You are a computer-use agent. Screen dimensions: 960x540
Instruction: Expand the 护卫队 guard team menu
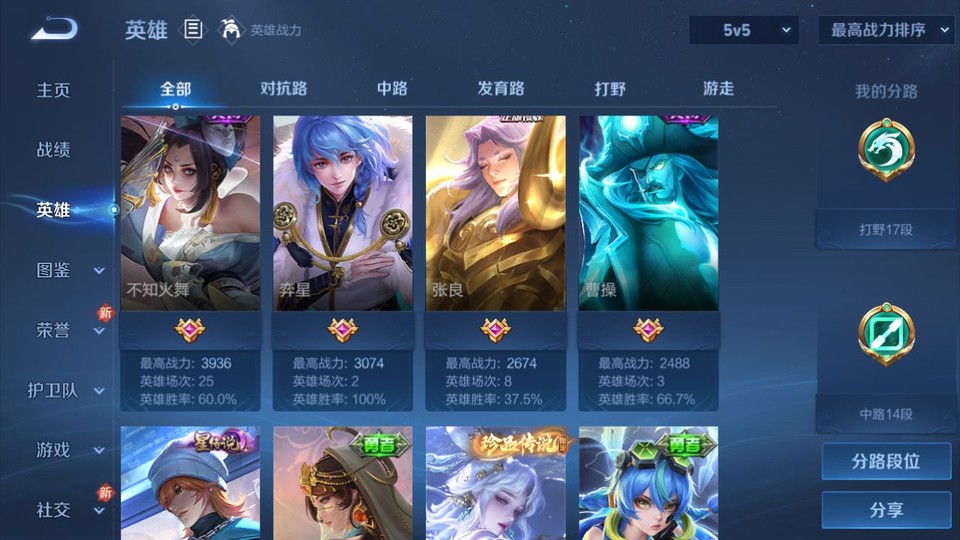[x=66, y=390]
